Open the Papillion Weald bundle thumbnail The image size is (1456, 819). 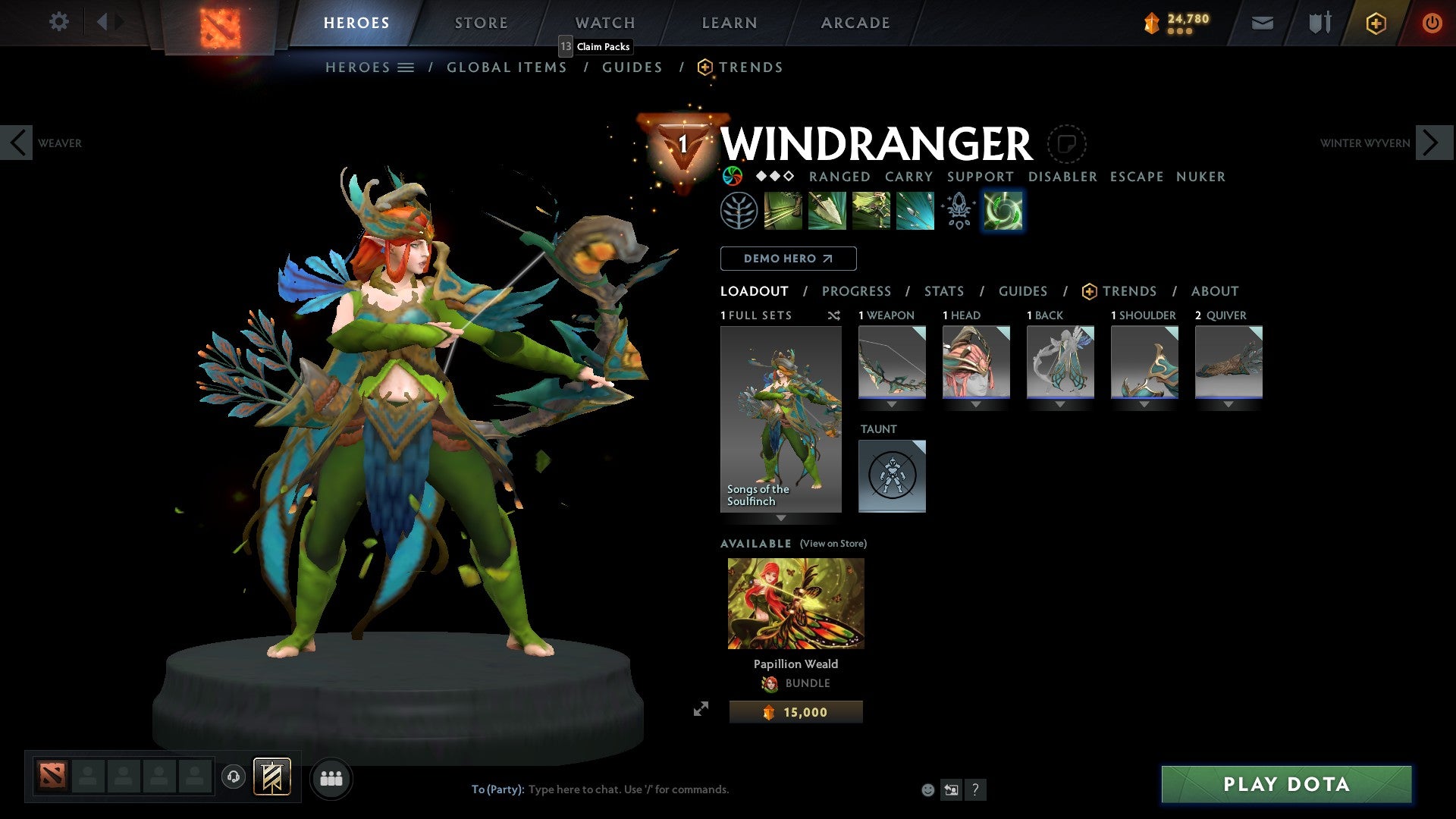pyautogui.click(x=795, y=603)
